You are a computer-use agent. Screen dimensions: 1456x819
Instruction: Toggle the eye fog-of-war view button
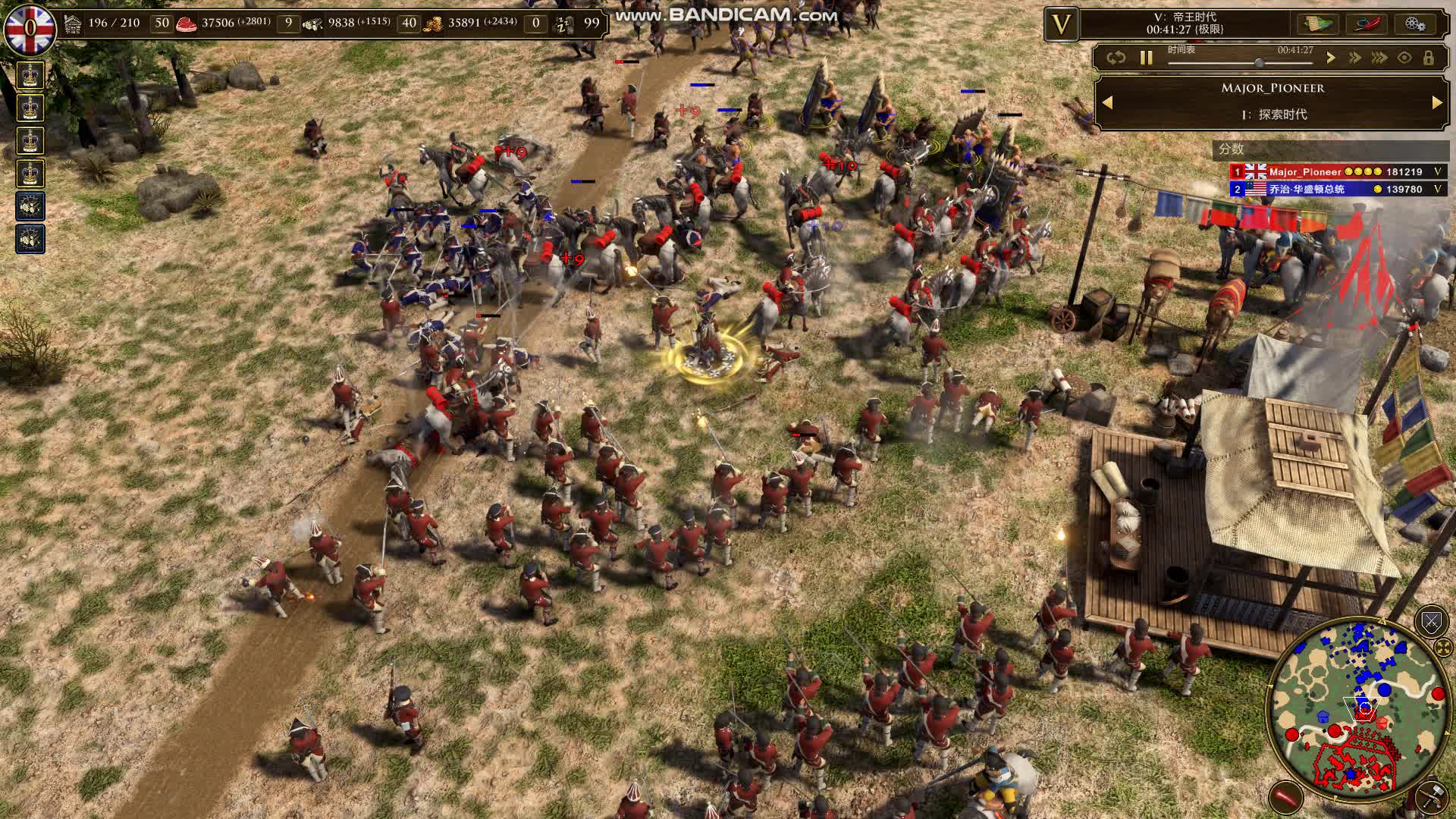pos(1404,58)
